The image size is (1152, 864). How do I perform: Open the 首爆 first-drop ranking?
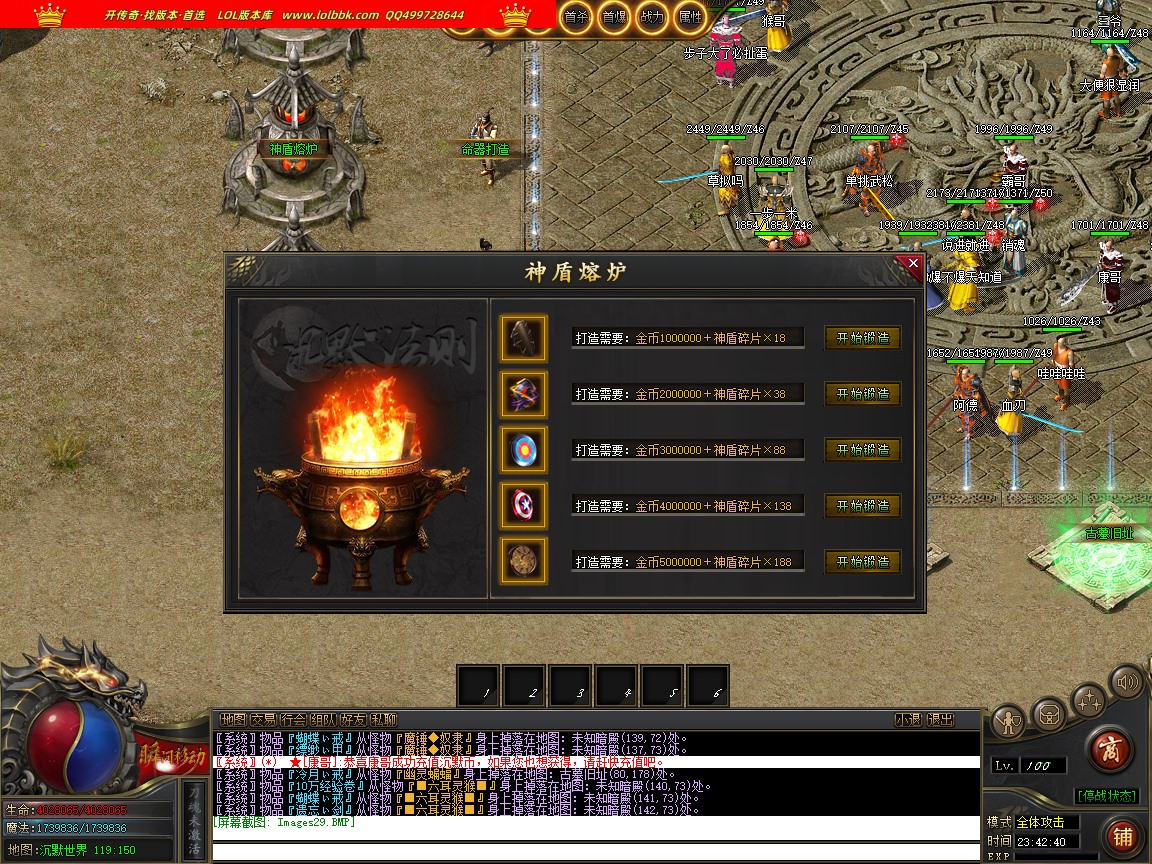click(613, 17)
